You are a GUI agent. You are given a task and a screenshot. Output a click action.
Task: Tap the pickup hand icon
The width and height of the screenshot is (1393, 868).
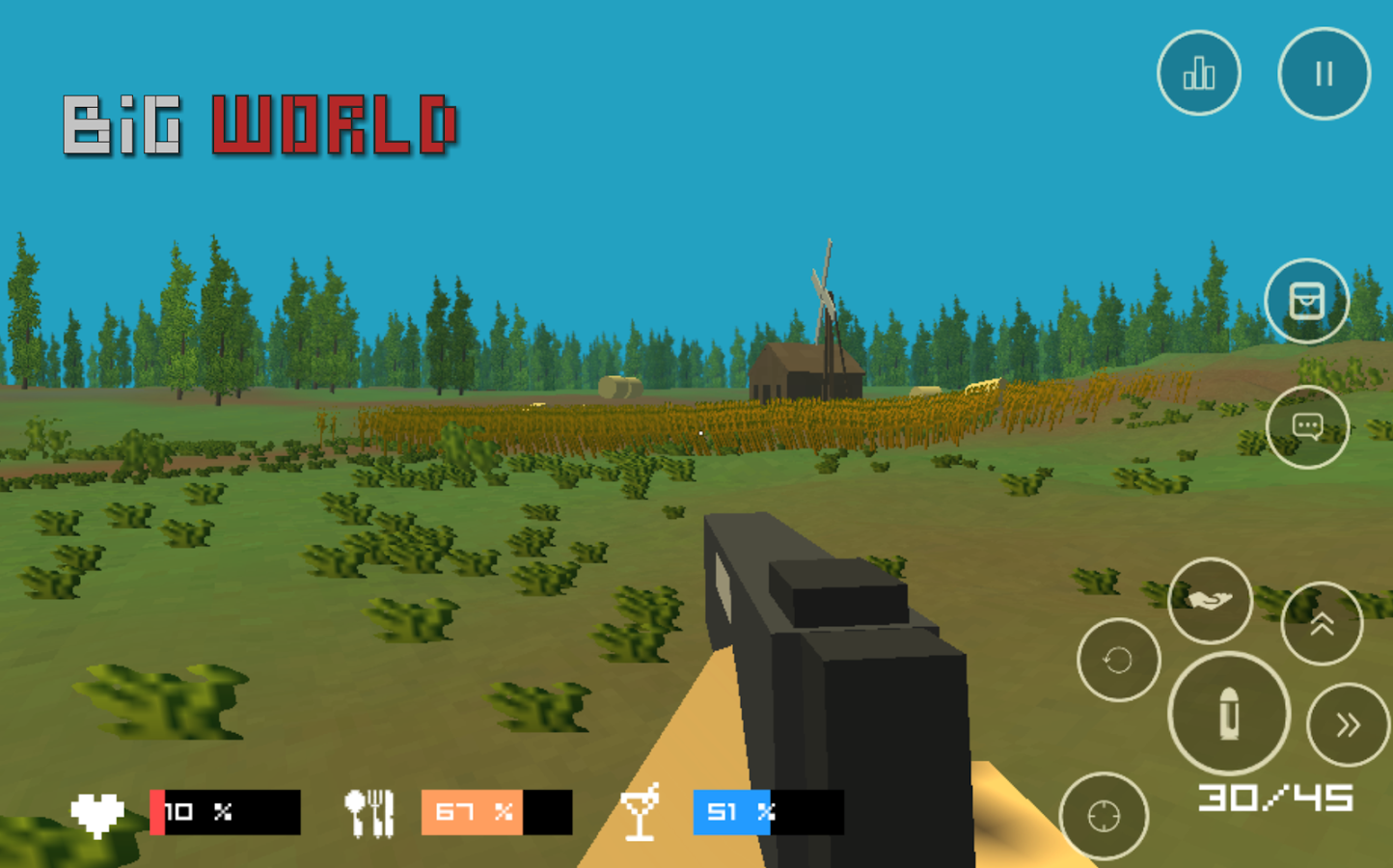[x=1210, y=600]
